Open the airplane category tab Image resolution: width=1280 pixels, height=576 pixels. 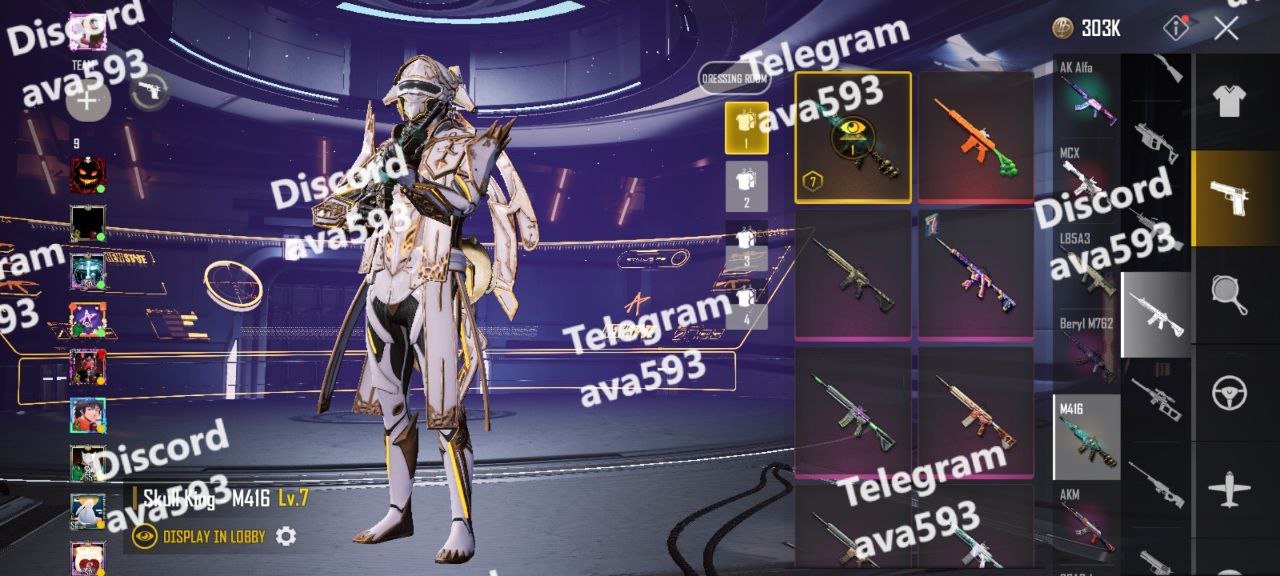click(1229, 490)
